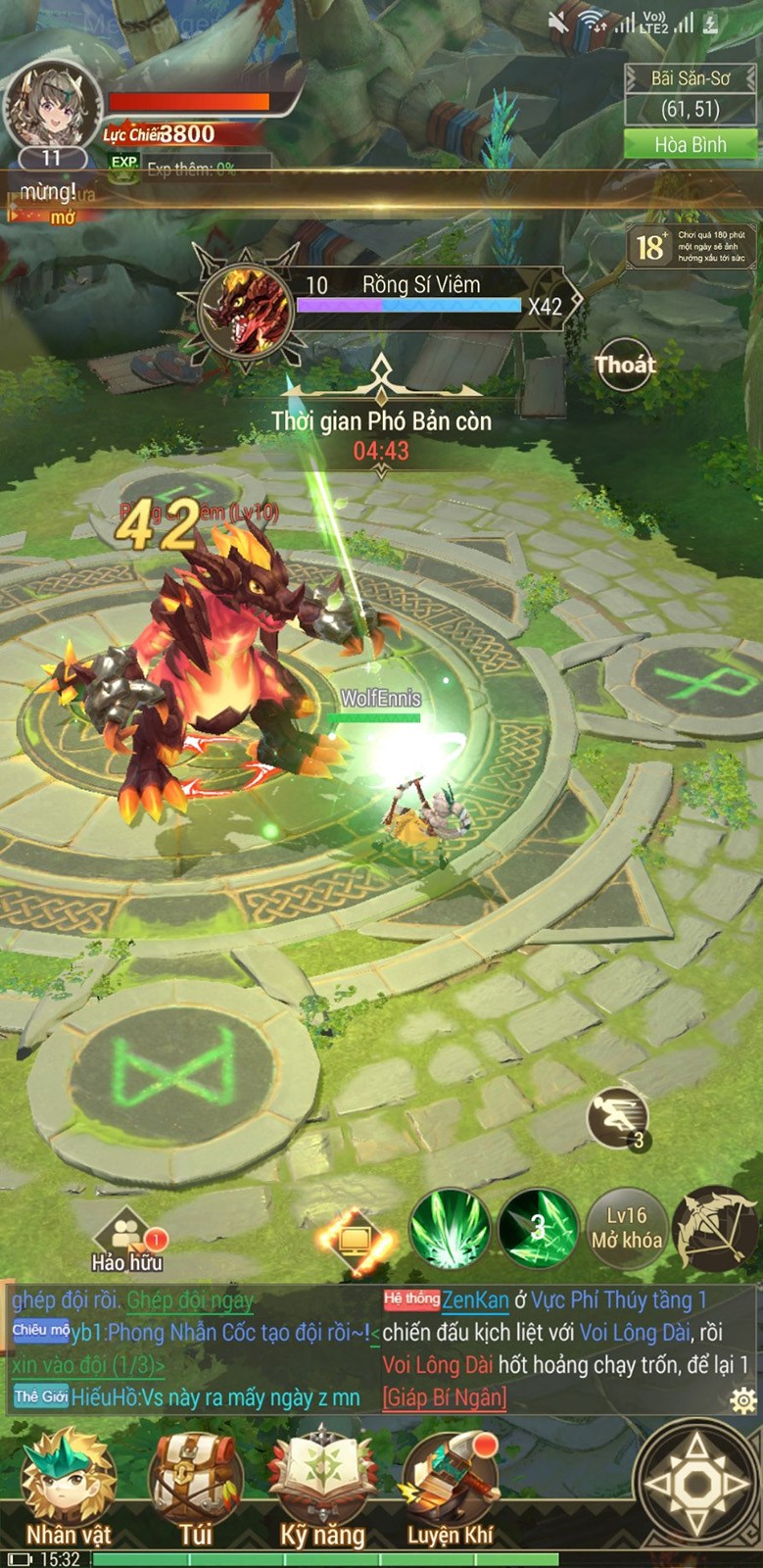Open the Hảo hữu friends list
763x1568 pixels.
(126, 1239)
